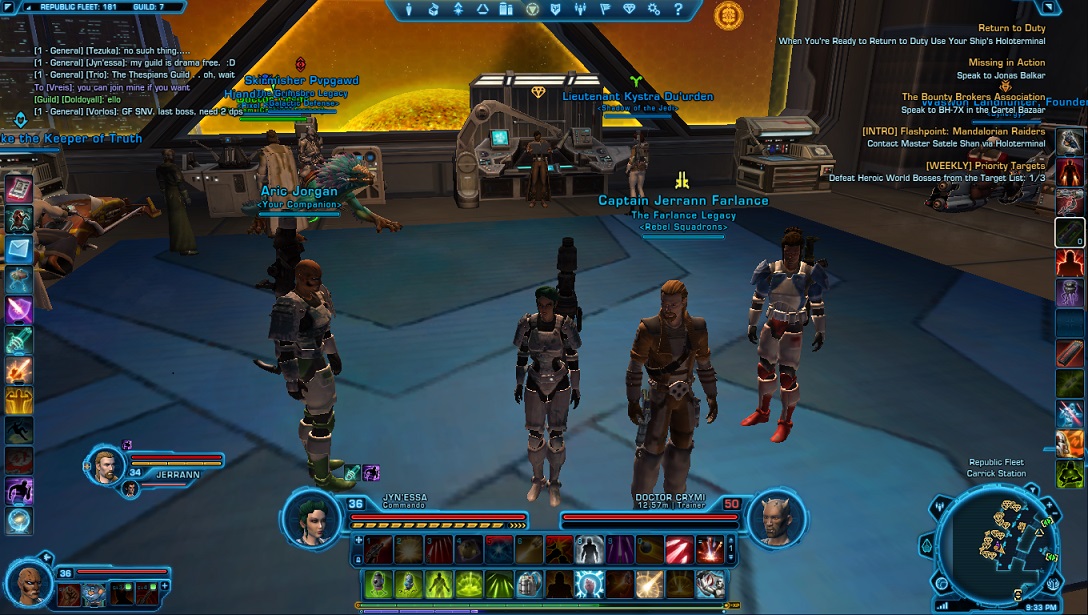This screenshot has width=1088, height=615.
Task: Open the Cartel Market diamond icon
Action: pyautogui.click(x=628, y=10)
